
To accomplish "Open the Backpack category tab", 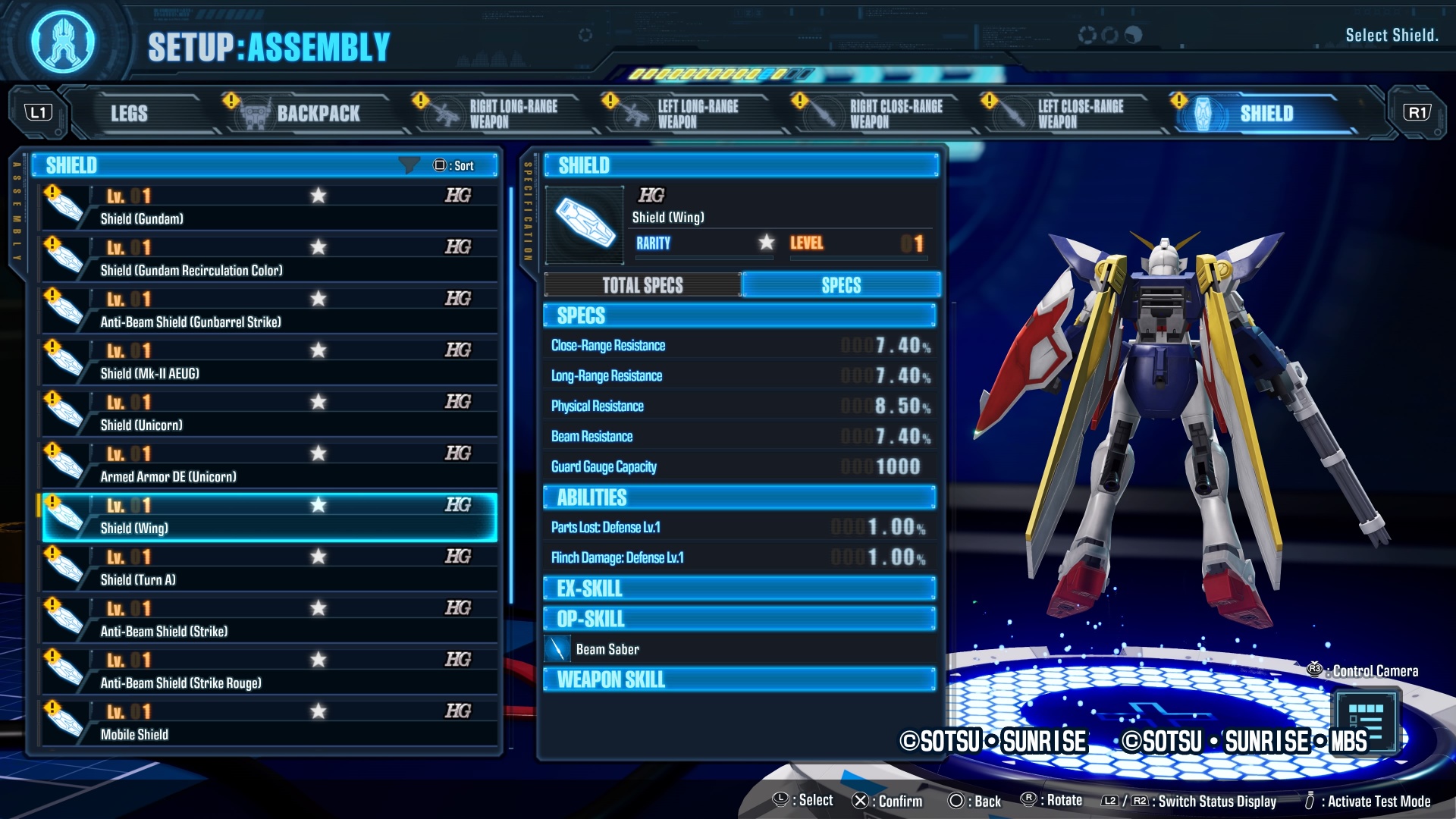I will (317, 114).
